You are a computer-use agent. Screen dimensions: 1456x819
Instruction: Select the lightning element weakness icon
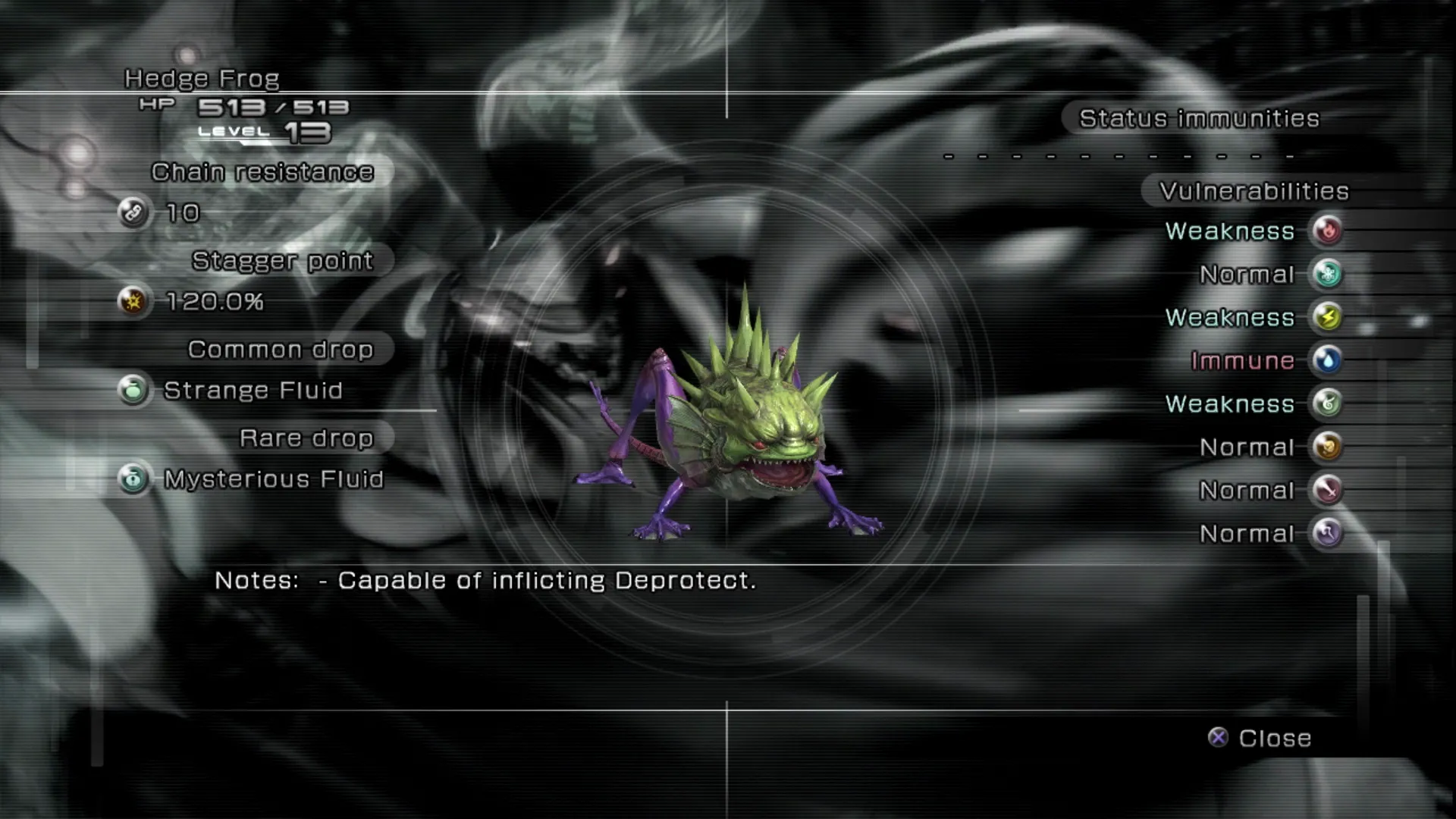point(1327,317)
